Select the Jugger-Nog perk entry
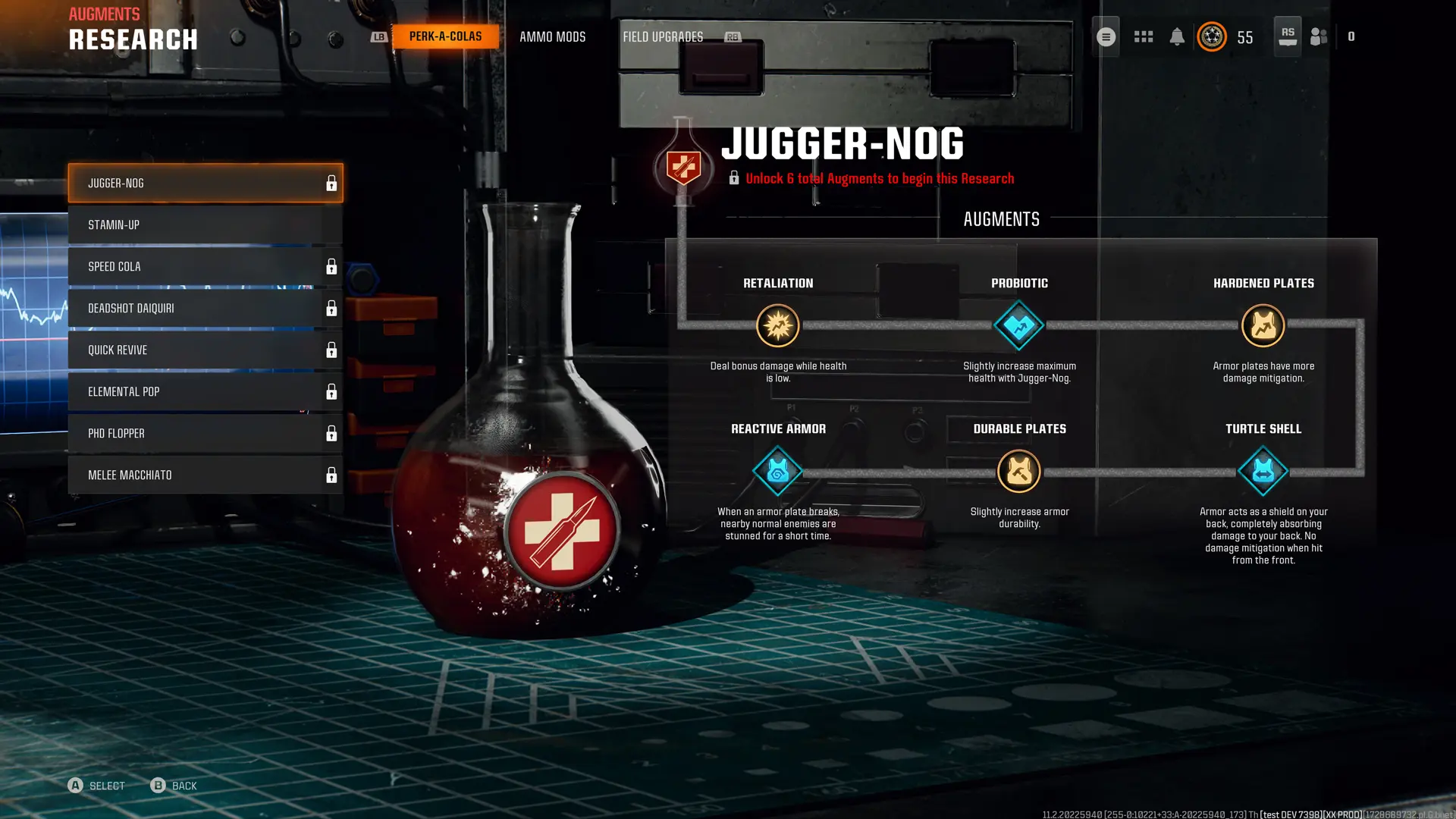The width and height of the screenshot is (1456, 819). click(205, 184)
